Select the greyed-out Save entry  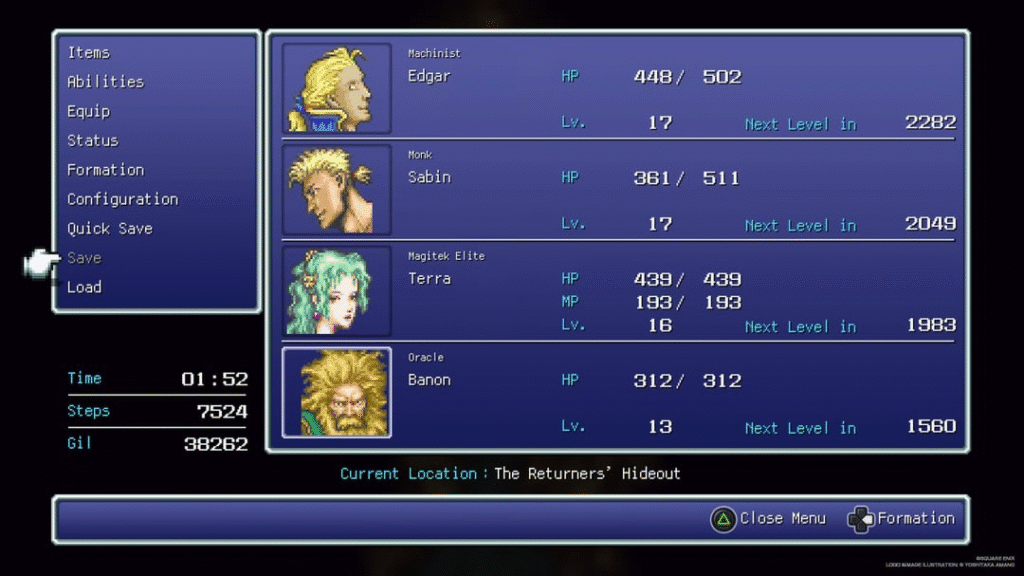point(84,258)
